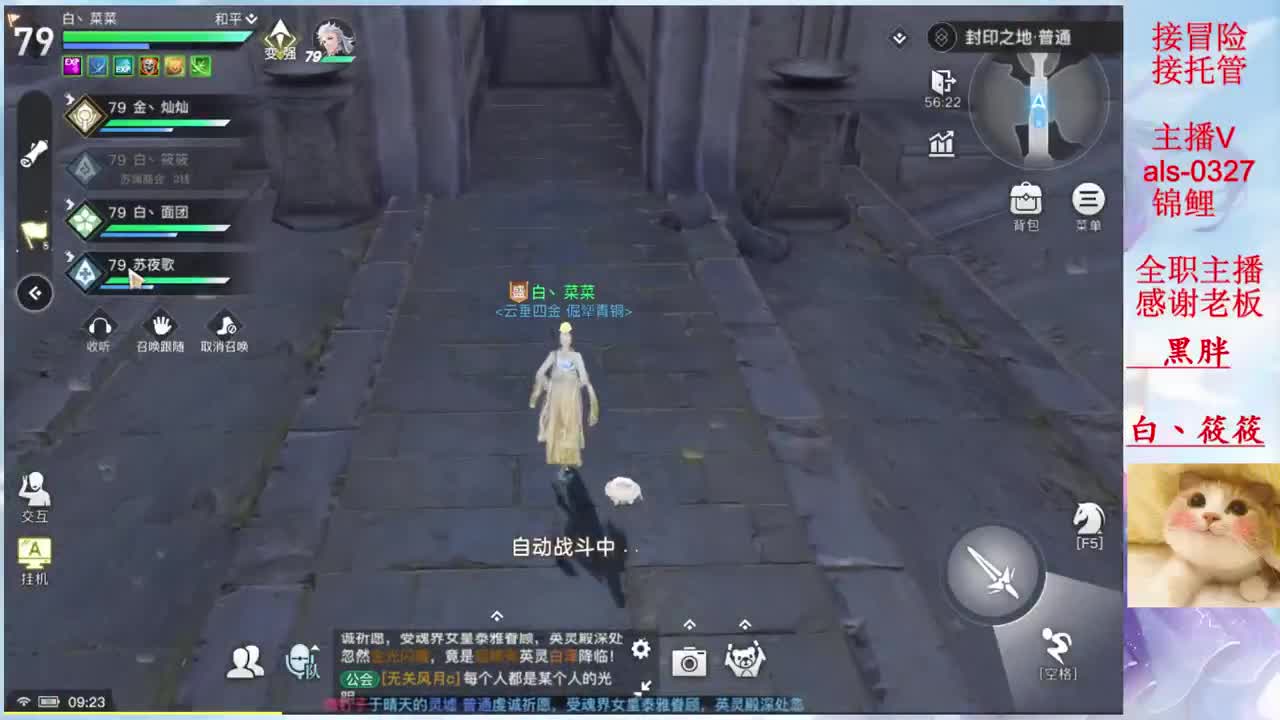Open chat settings via gear icon

(x=640, y=648)
